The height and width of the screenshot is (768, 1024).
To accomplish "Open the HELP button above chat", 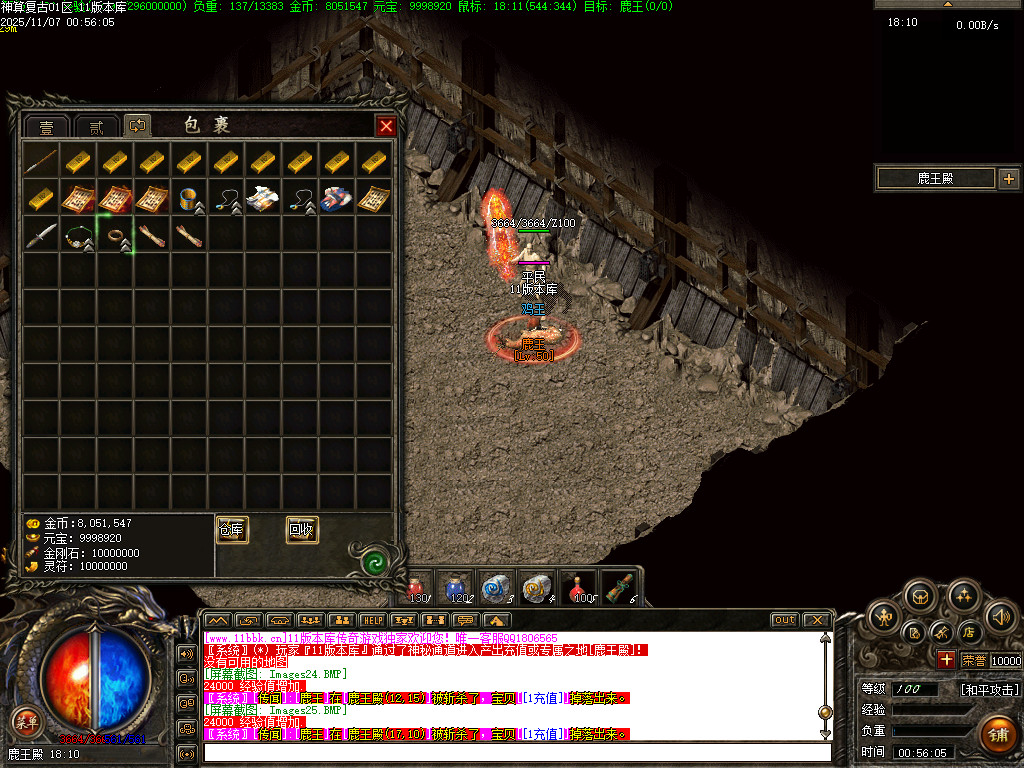I will 372,620.
